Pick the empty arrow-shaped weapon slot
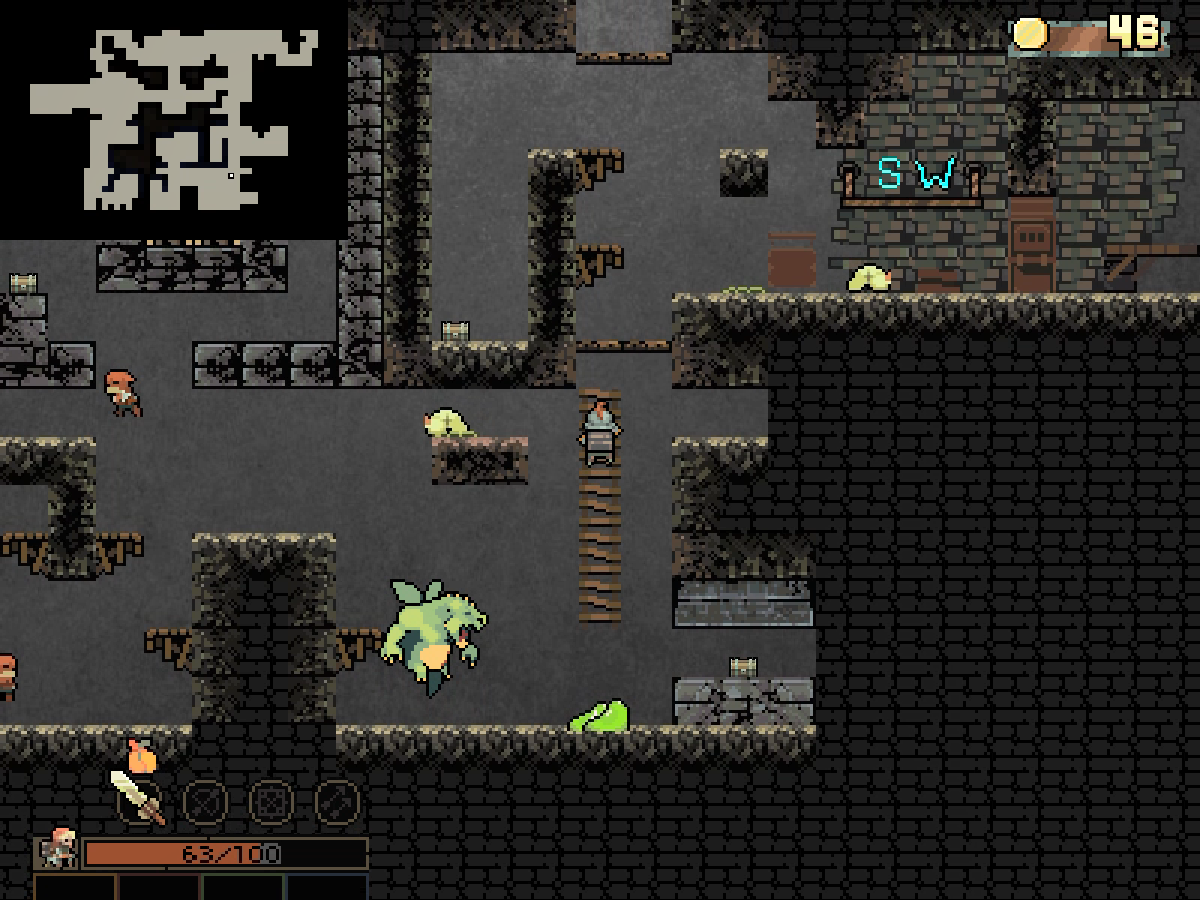Image resolution: width=1200 pixels, height=900 pixels. tap(337, 801)
